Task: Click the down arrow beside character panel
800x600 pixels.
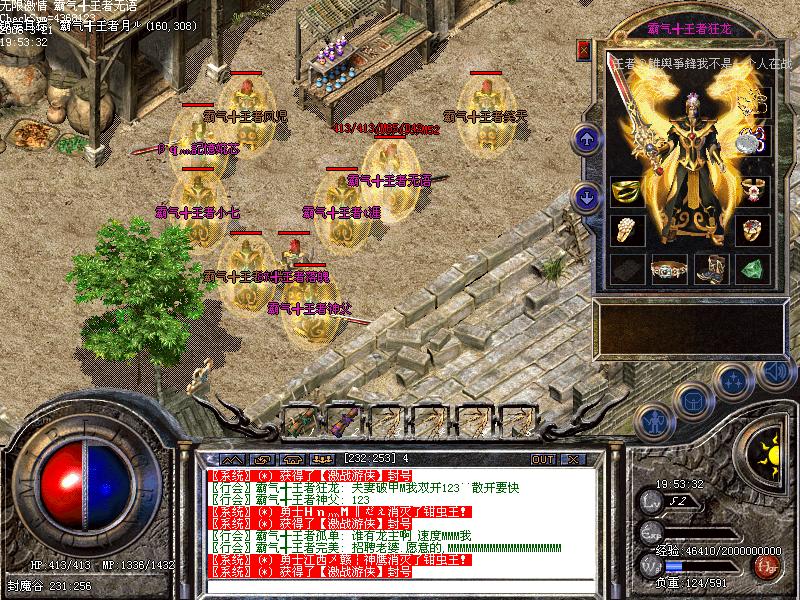Action: pyautogui.click(x=587, y=197)
